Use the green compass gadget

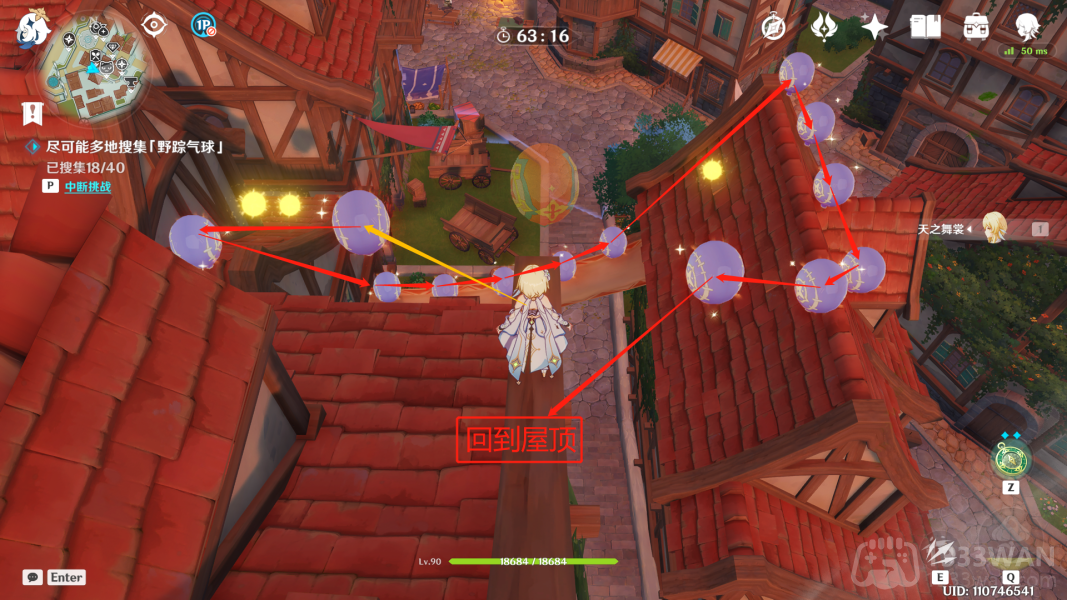(1009, 460)
